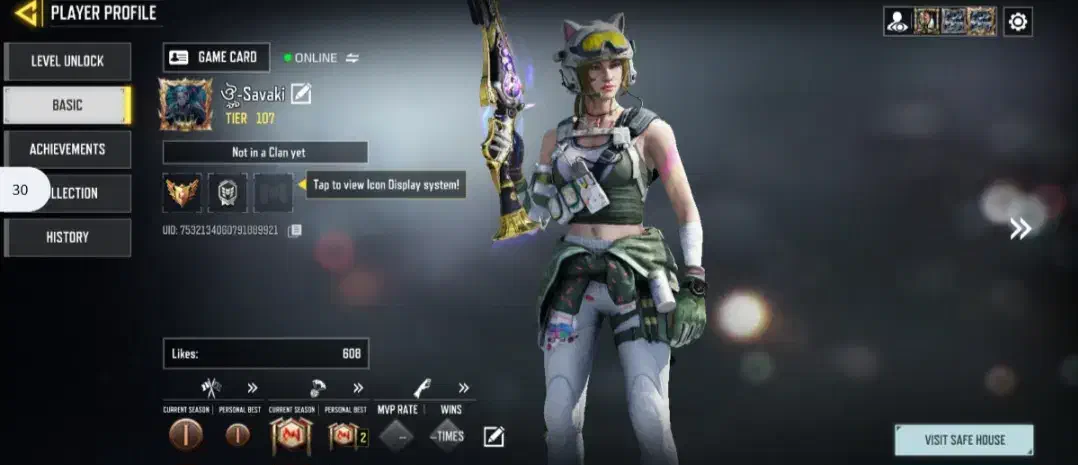1078x465 pixels.
Task: Edit the MVP rate and wins display
Action: click(x=494, y=436)
